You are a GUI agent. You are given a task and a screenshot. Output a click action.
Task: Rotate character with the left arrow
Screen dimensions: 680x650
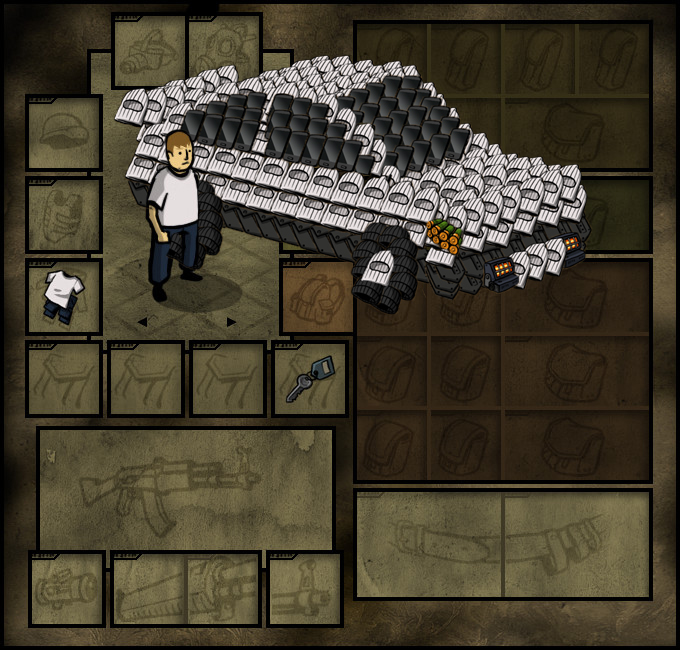point(142,322)
